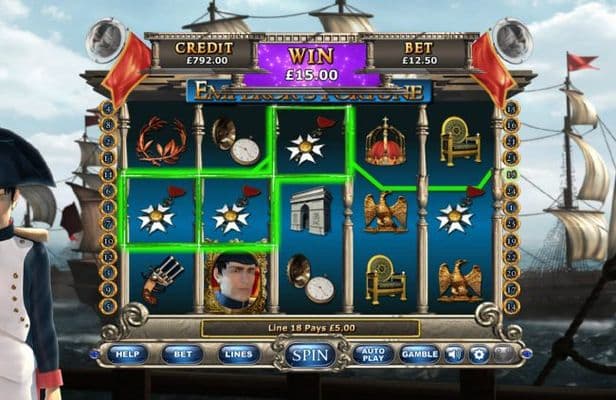Gamble the current win
Viewport: 616px width, 400px height.
[420, 354]
